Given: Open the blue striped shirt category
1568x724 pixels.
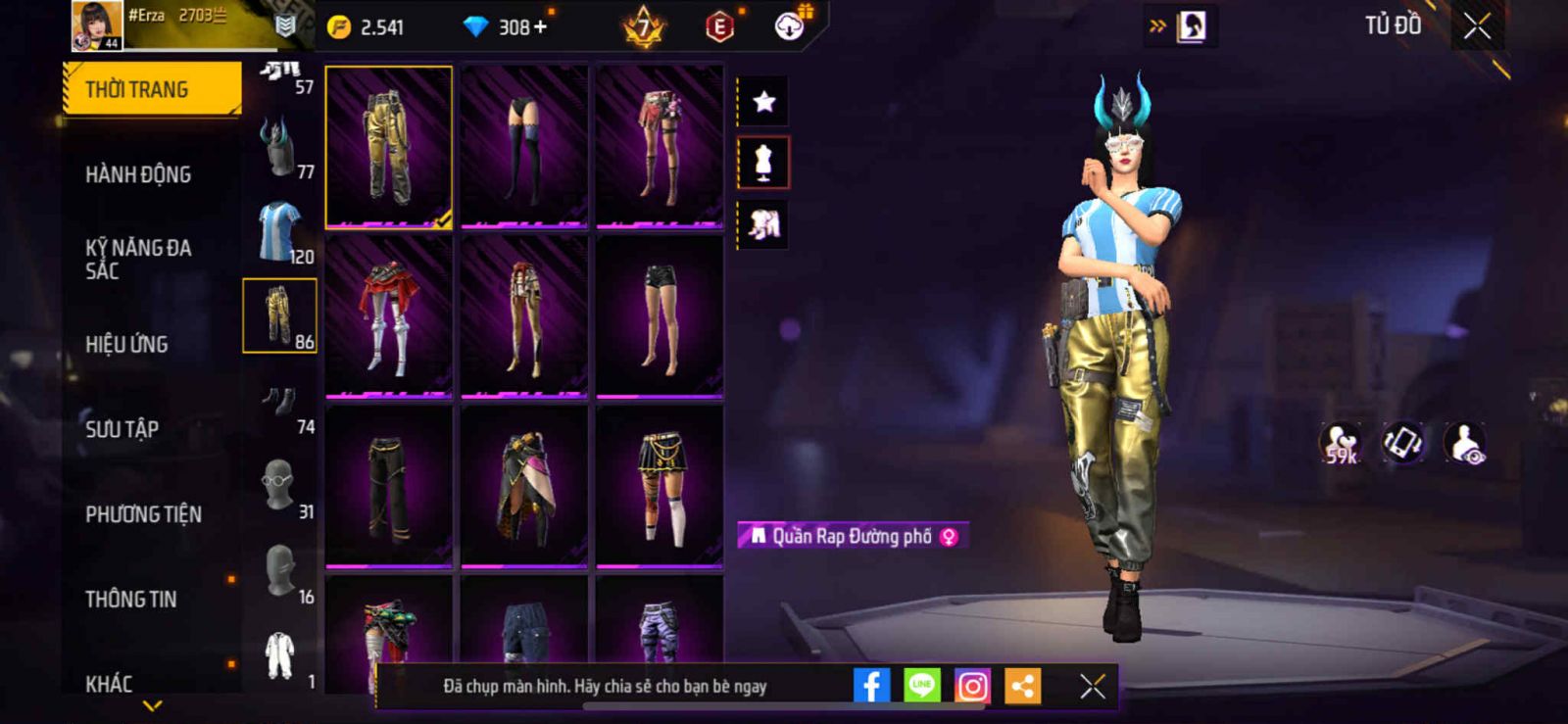Looking at the screenshot, I should pos(280,231).
